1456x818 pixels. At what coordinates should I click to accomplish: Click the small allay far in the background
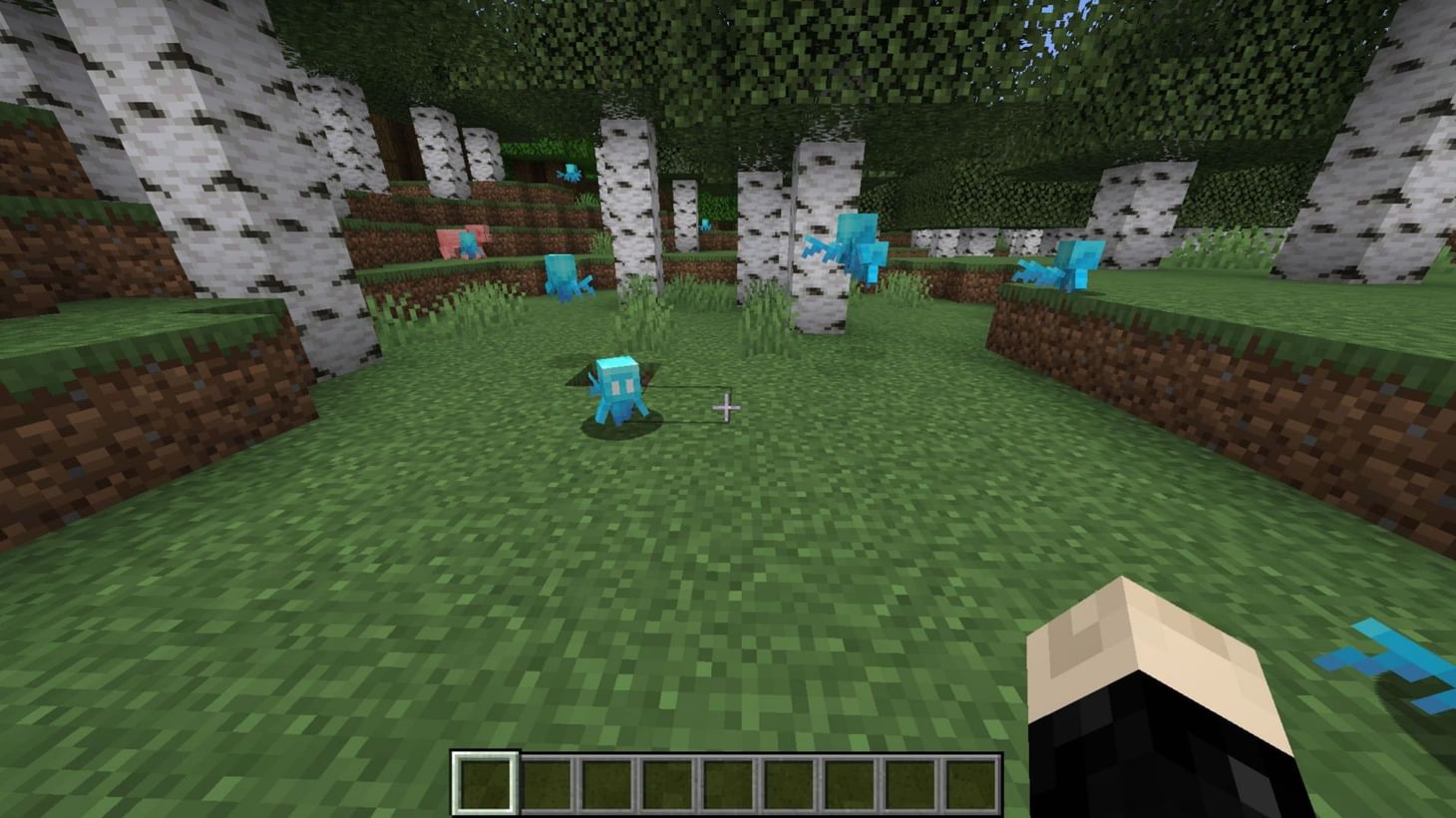(704, 222)
